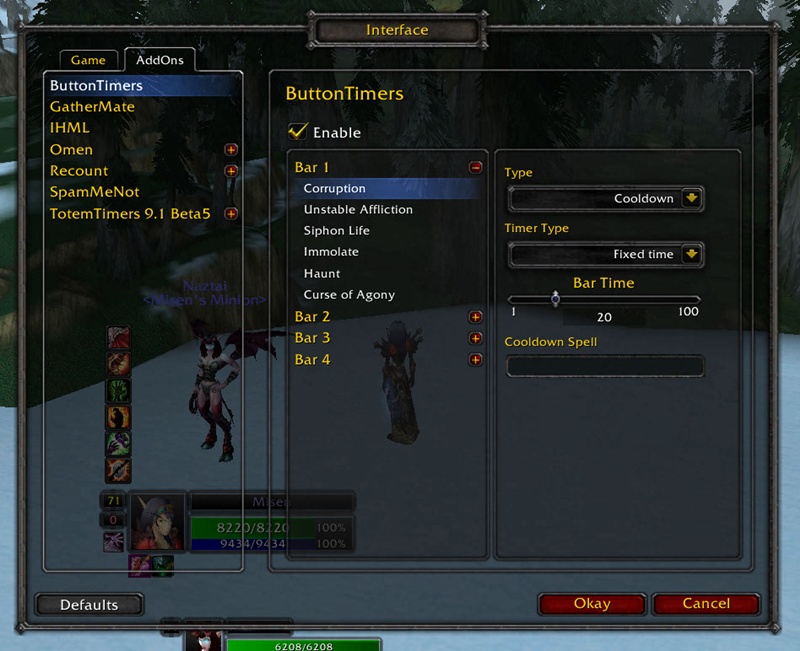The image size is (800, 651).
Task: Select GatherMate in the addon list
Action: pos(92,107)
